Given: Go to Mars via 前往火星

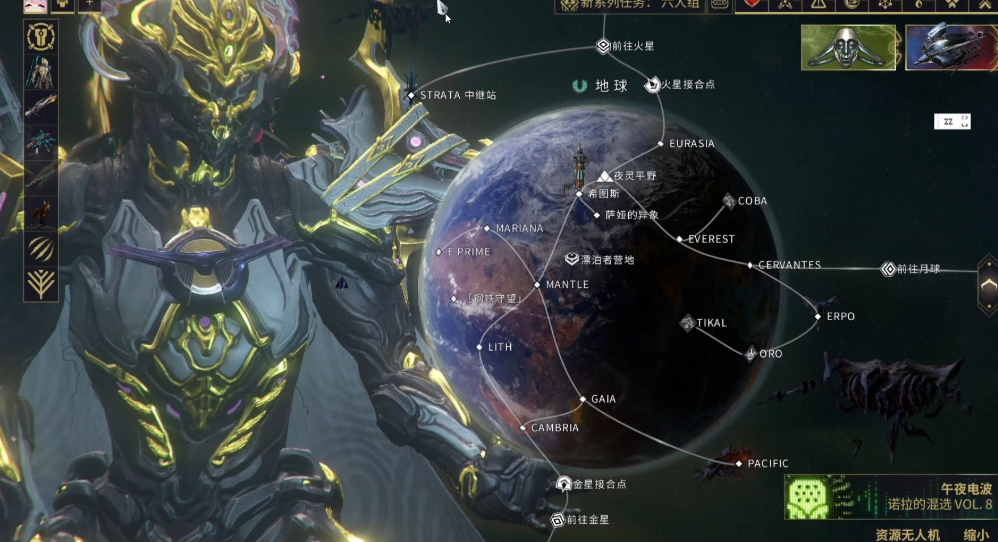Looking at the screenshot, I should pyautogui.click(x=603, y=46).
